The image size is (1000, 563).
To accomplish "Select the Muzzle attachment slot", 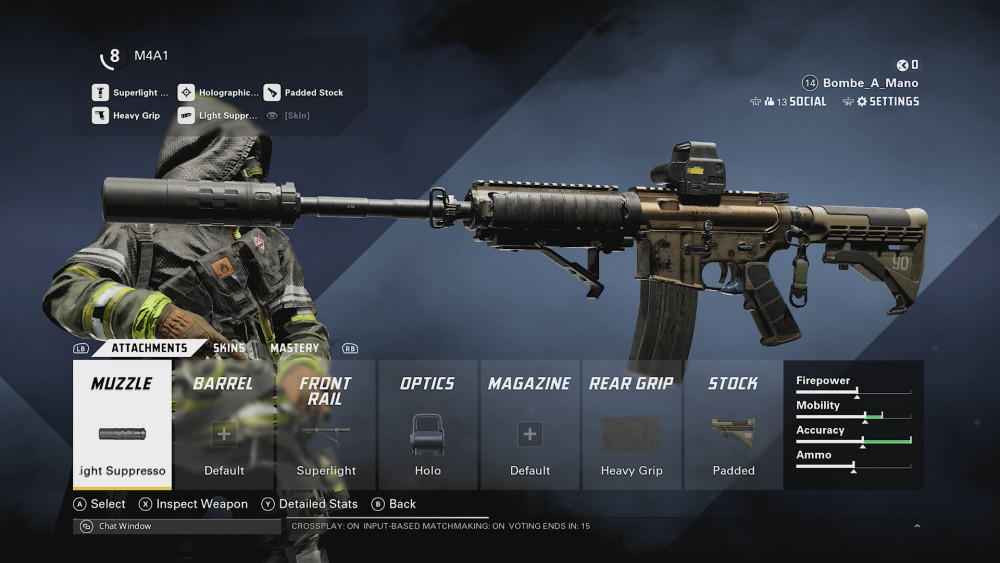I will point(122,425).
